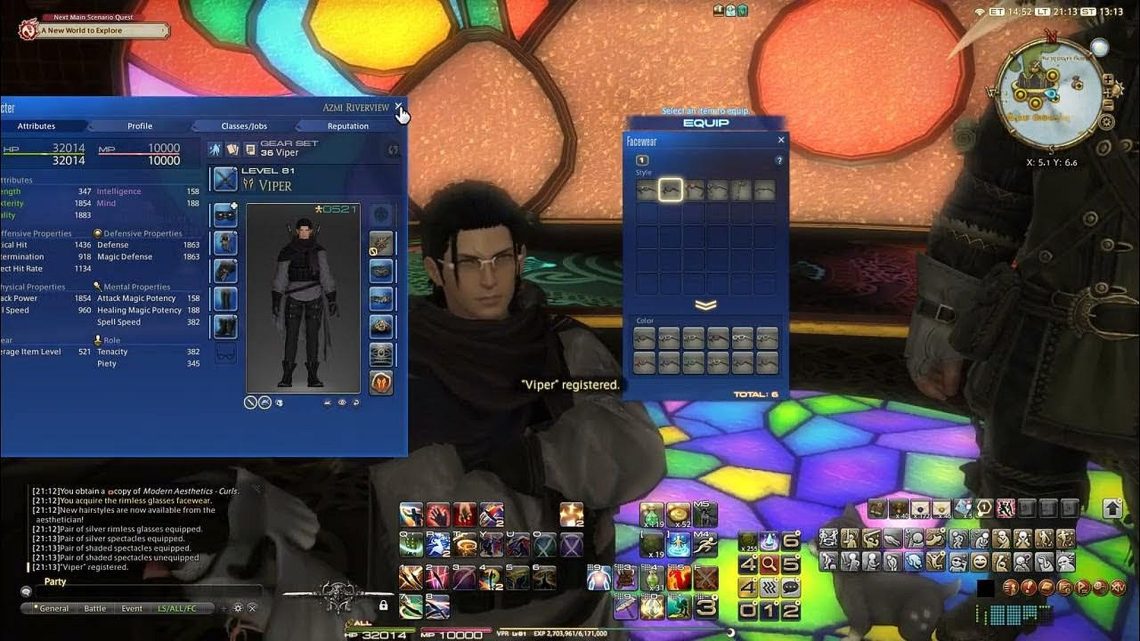Switch chat to the Battle tab
Viewport: 1140px width, 641px height.
click(x=95, y=608)
